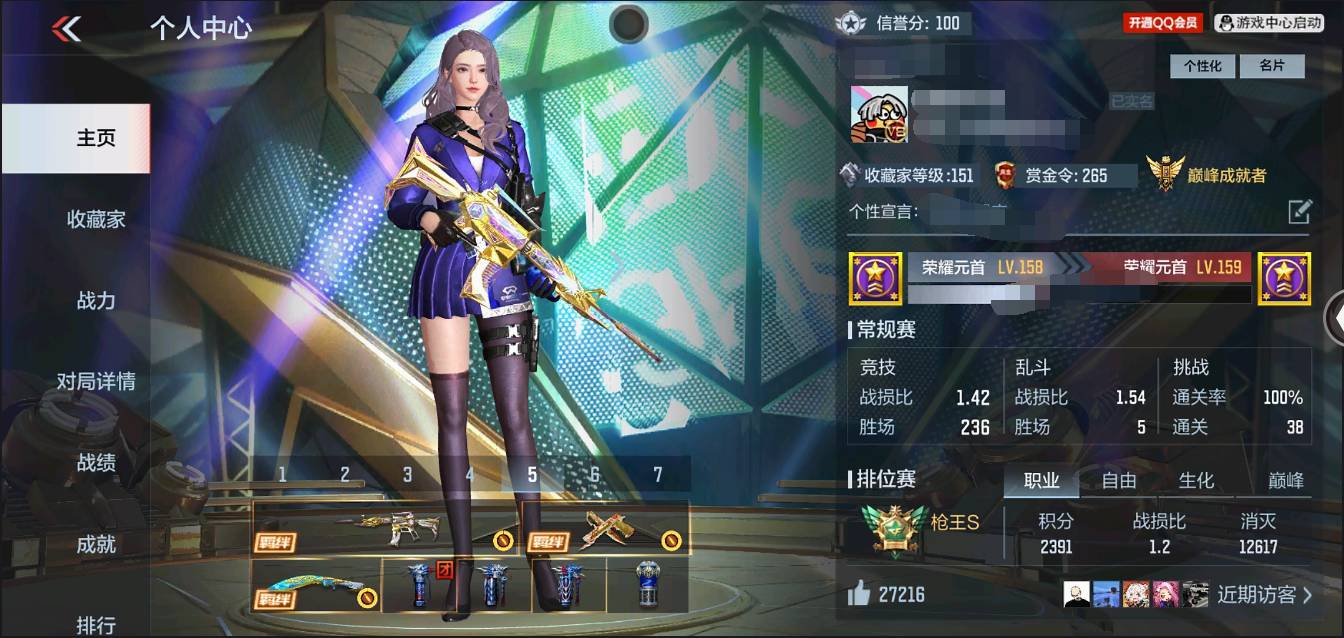Open the 名片 card button

click(1272, 66)
